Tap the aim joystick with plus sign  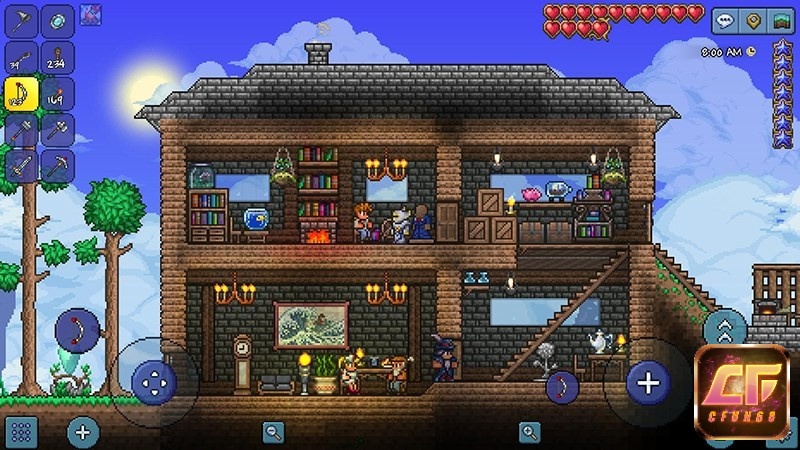point(648,382)
